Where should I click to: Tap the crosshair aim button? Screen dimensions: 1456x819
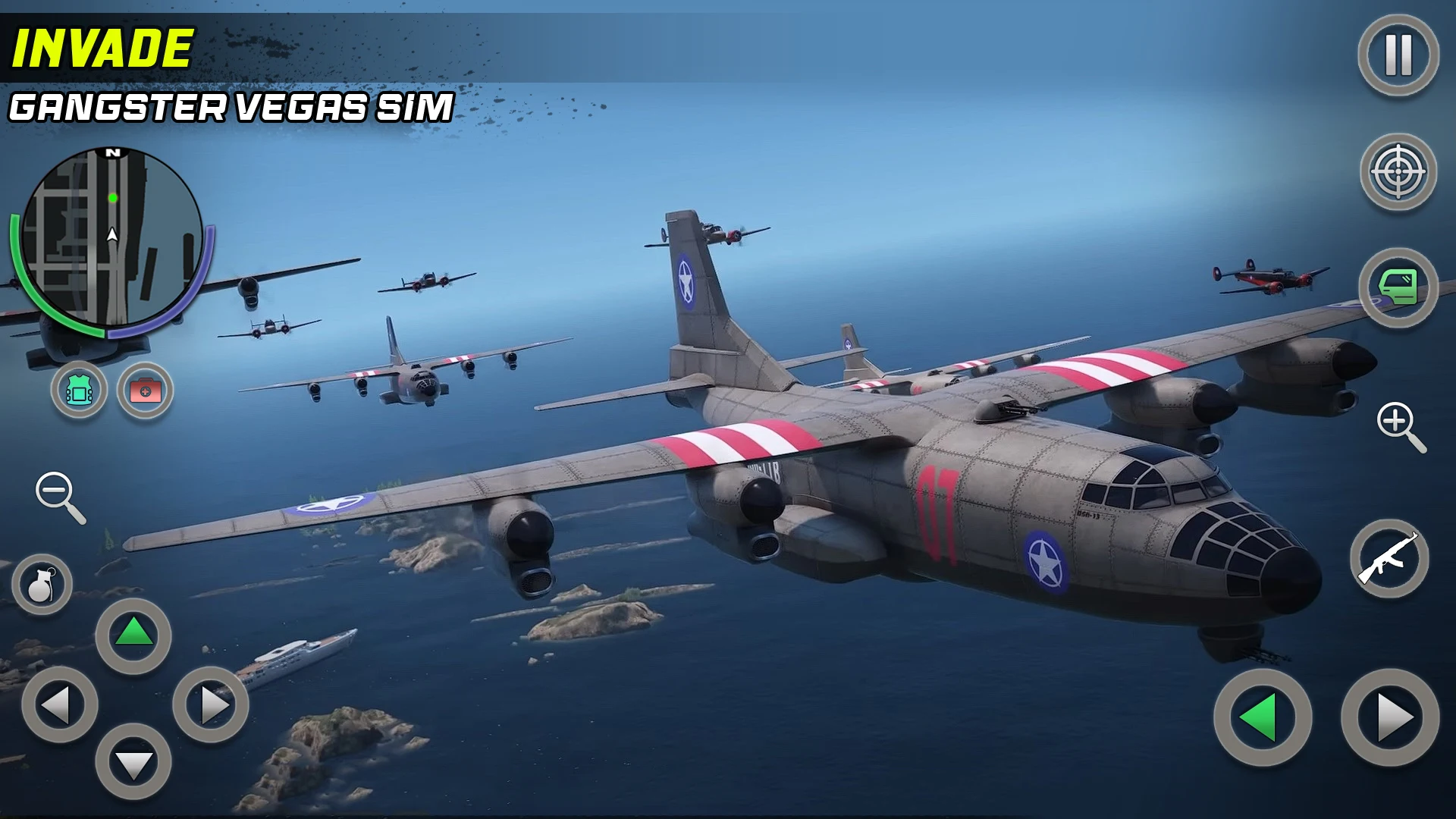[1398, 172]
